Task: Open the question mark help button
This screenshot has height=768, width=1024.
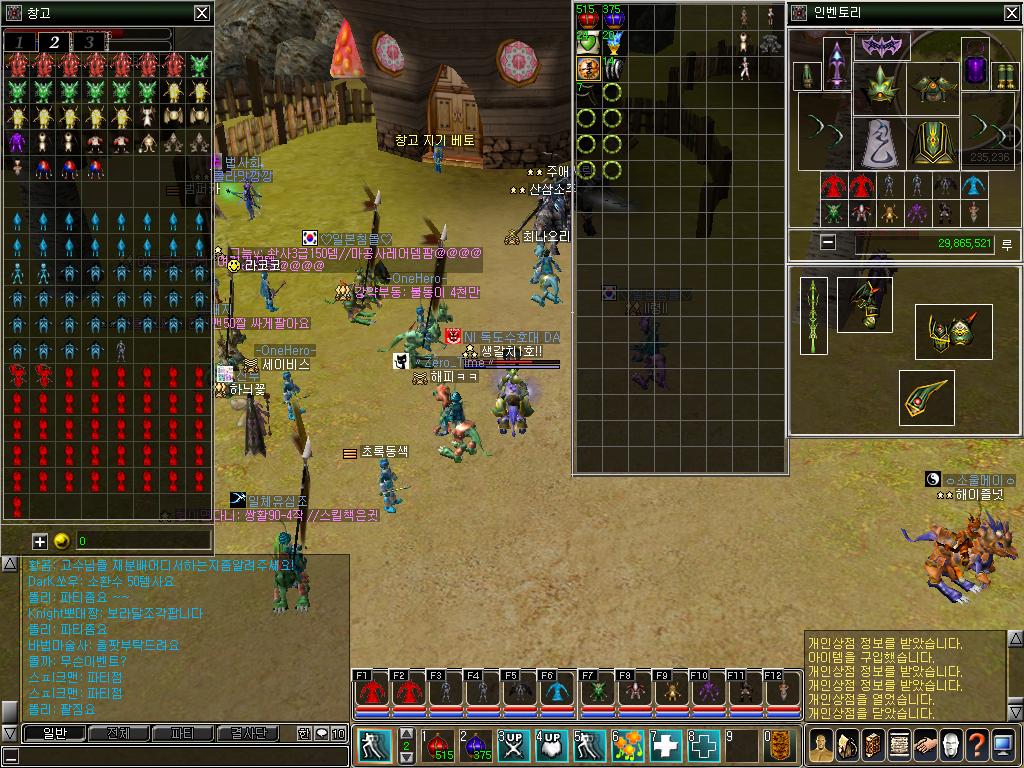Action: point(977,745)
